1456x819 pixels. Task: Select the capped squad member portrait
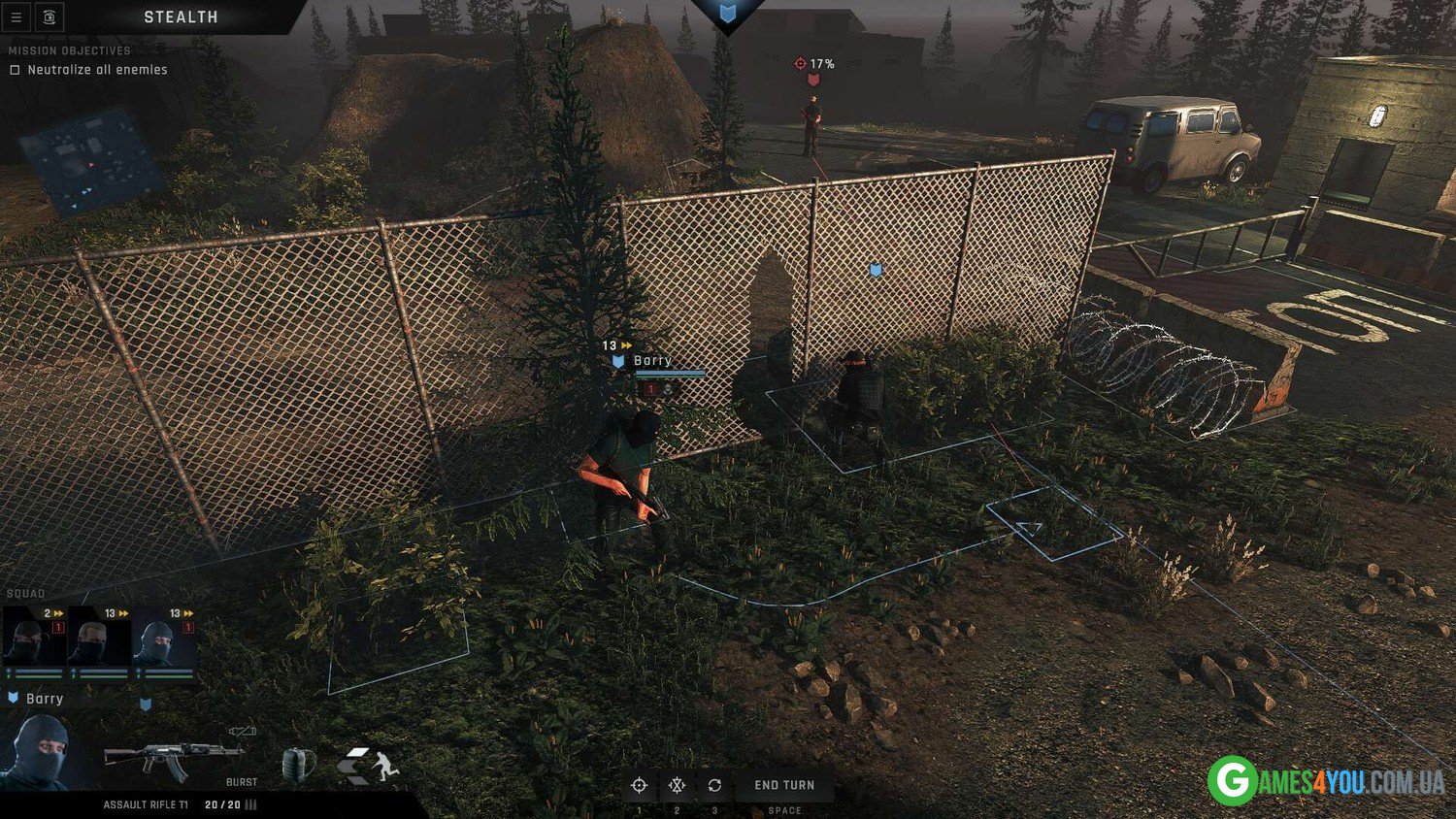pos(34,640)
